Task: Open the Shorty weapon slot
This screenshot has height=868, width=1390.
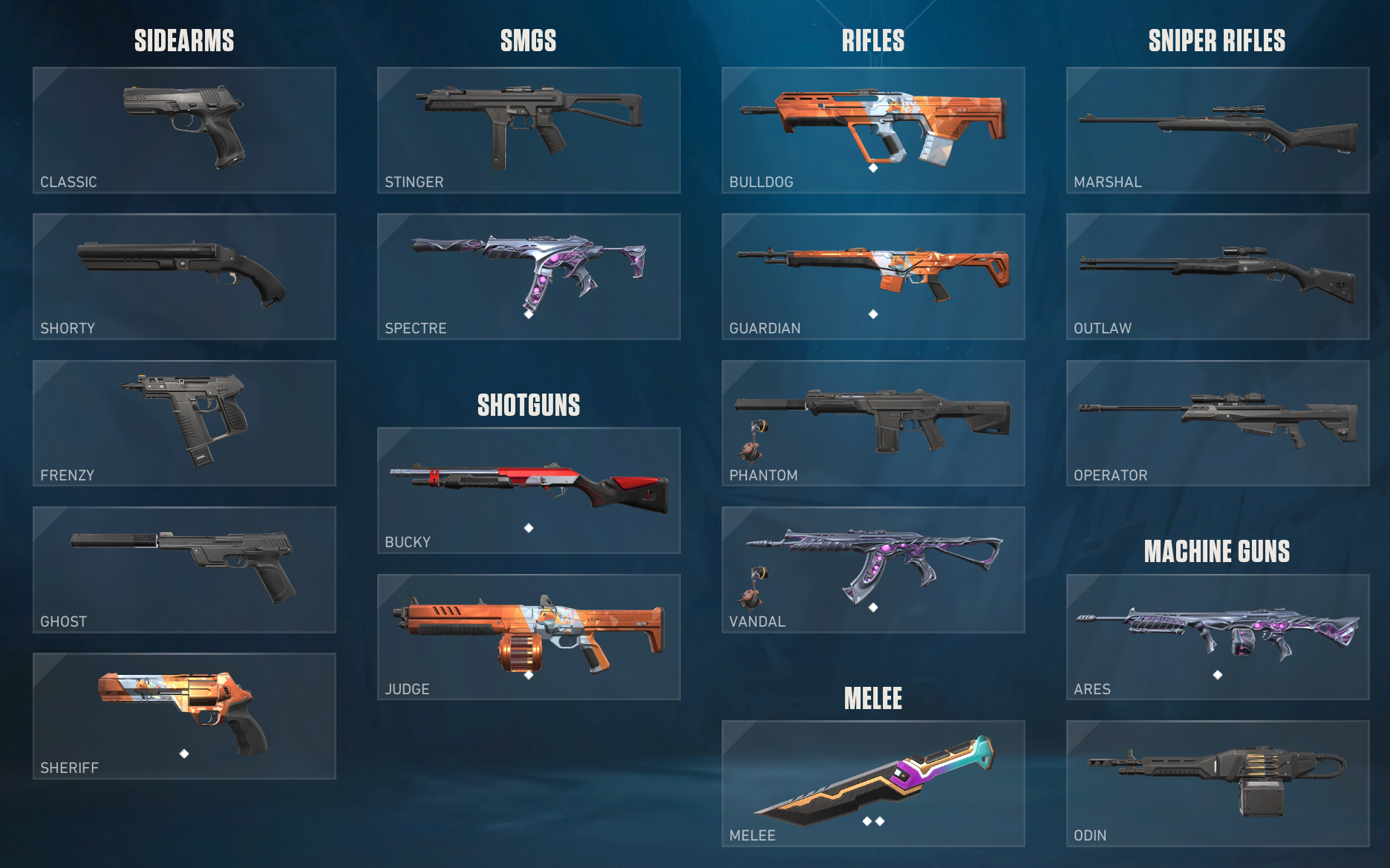Action: pos(184,276)
